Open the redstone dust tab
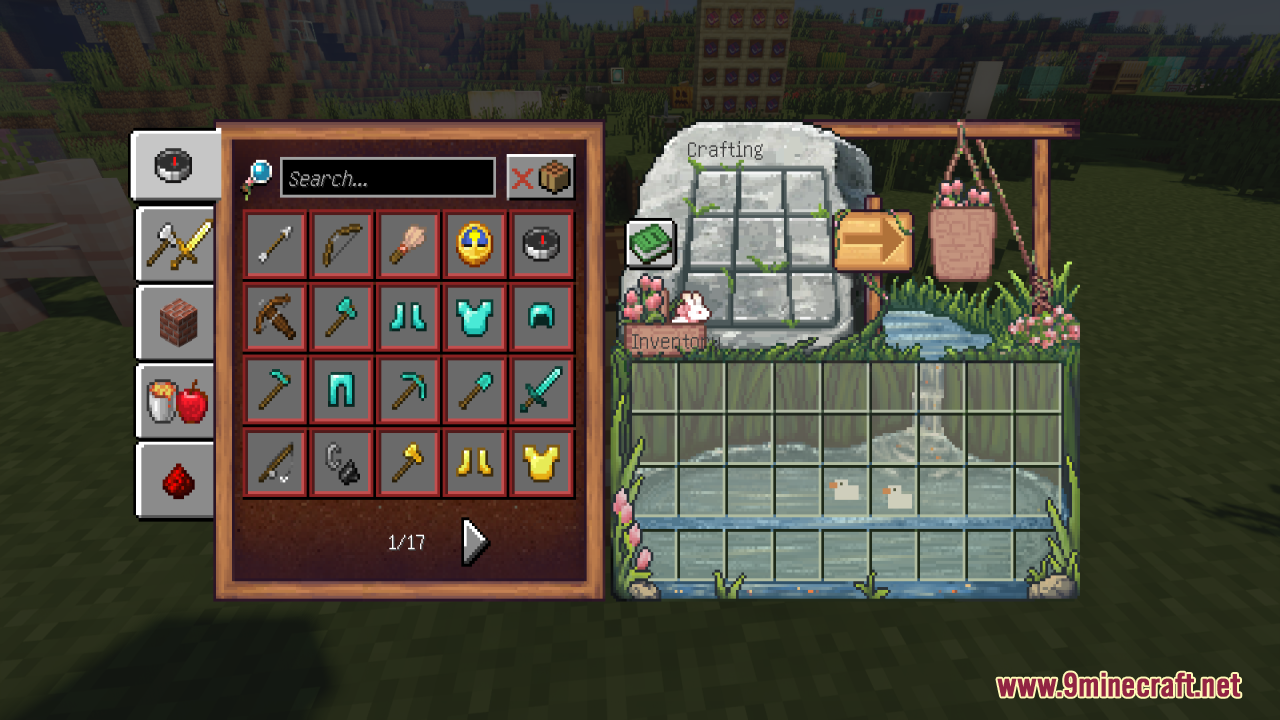Viewport: 1280px width, 720px height. (x=177, y=480)
